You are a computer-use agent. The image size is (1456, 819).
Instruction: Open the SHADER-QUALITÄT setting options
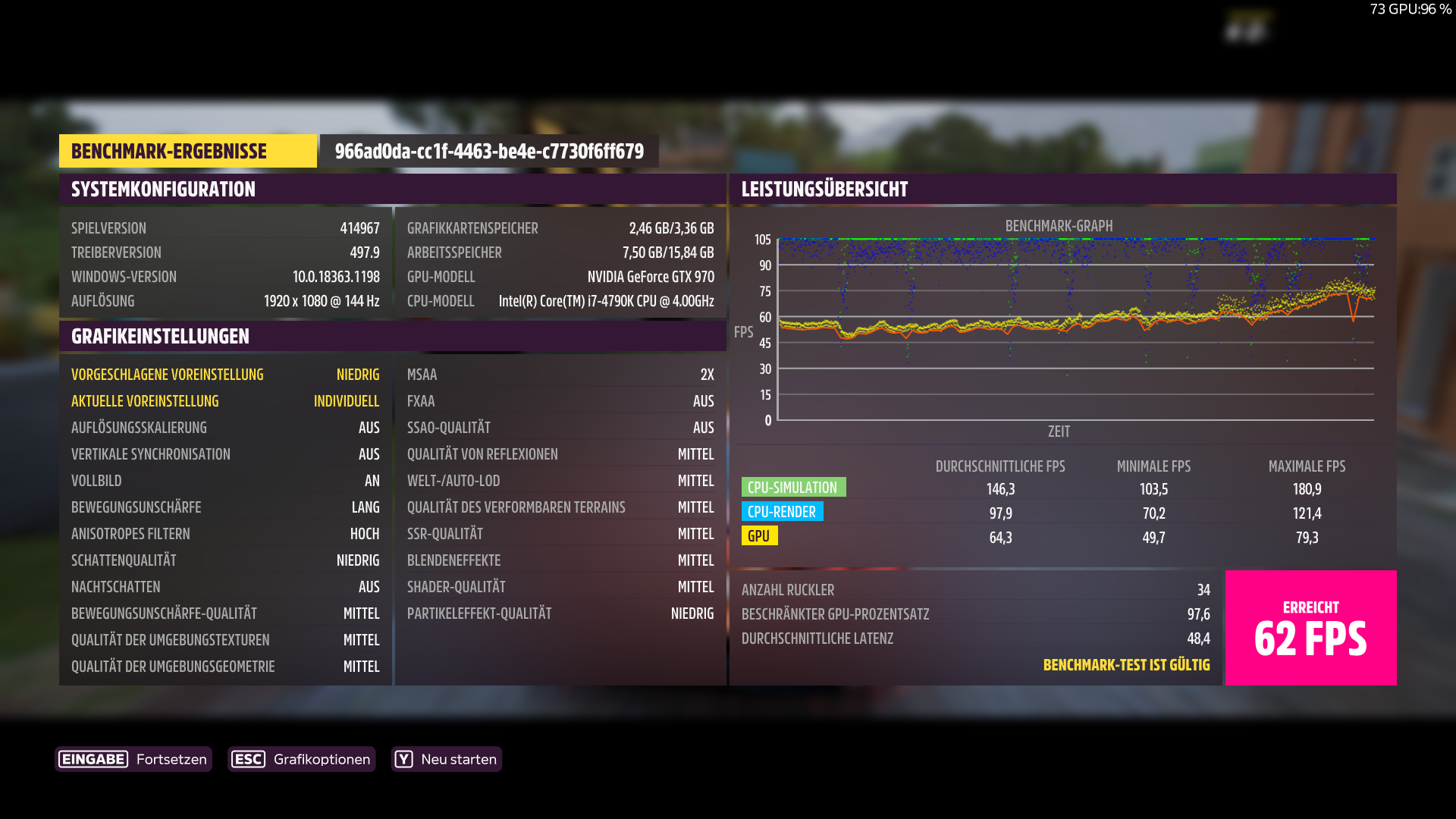tap(560, 586)
